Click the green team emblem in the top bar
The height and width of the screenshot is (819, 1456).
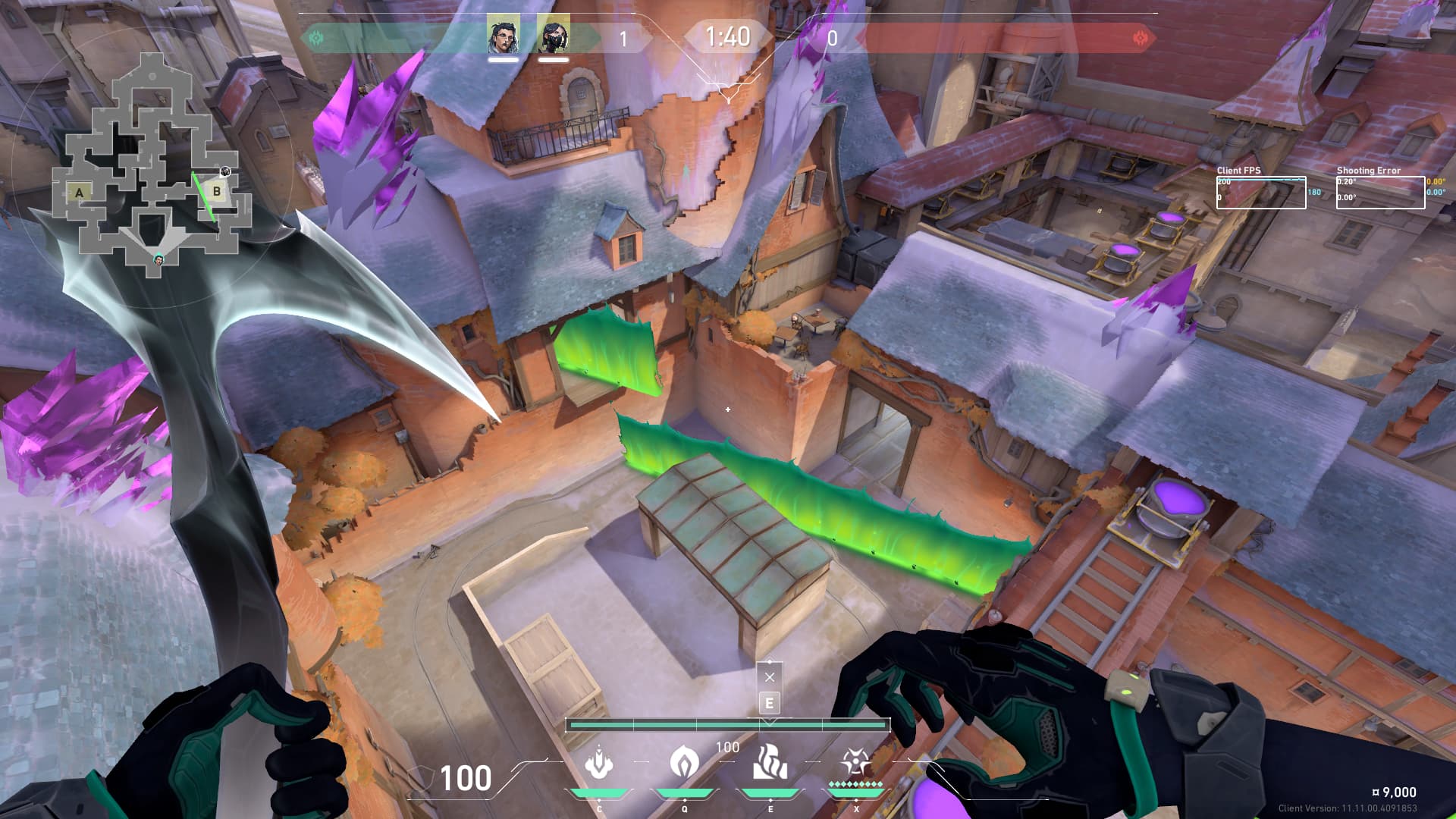[x=316, y=38]
